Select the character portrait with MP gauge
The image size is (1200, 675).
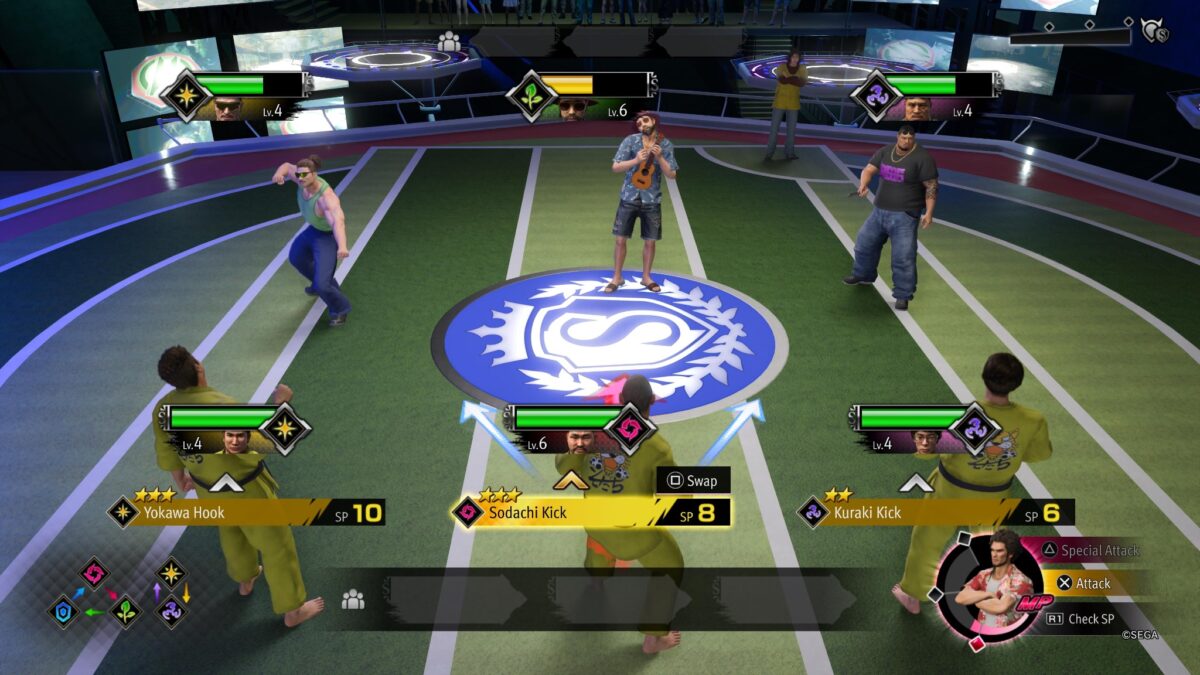pos(986,592)
